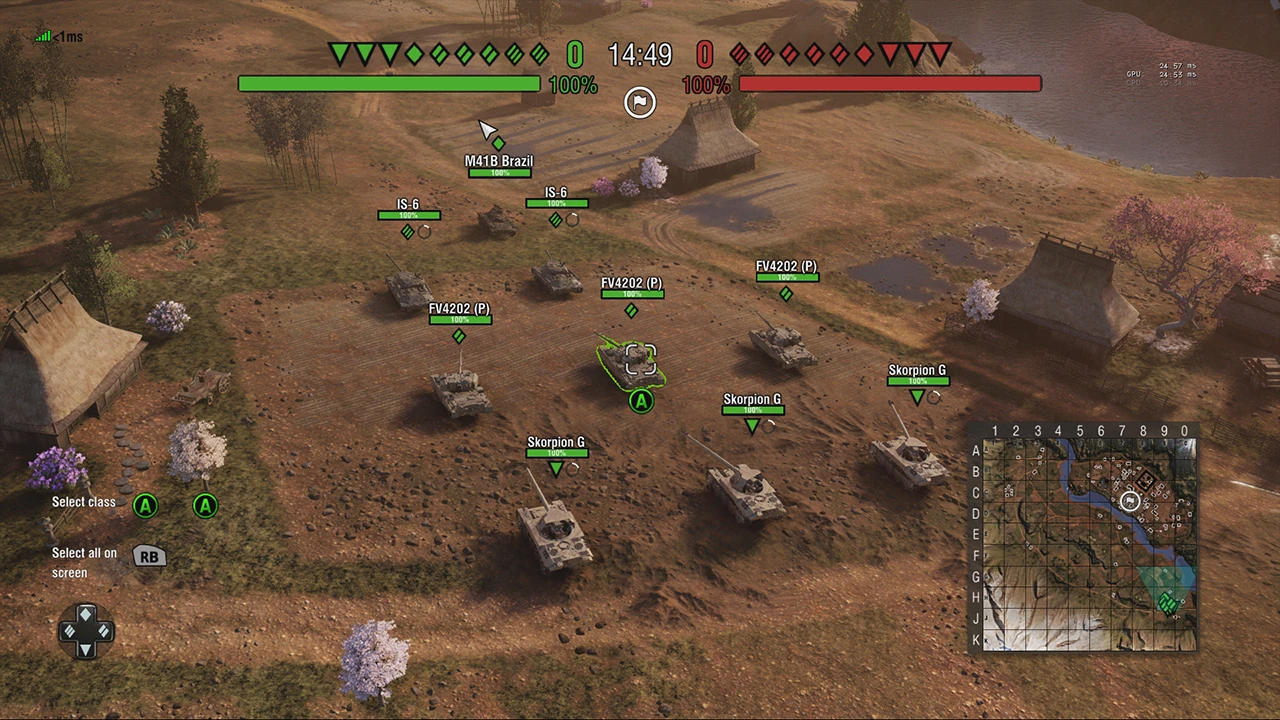Click the d-pad control icon in bottom corner
This screenshot has width=1280, height=720.
point(86,630)
